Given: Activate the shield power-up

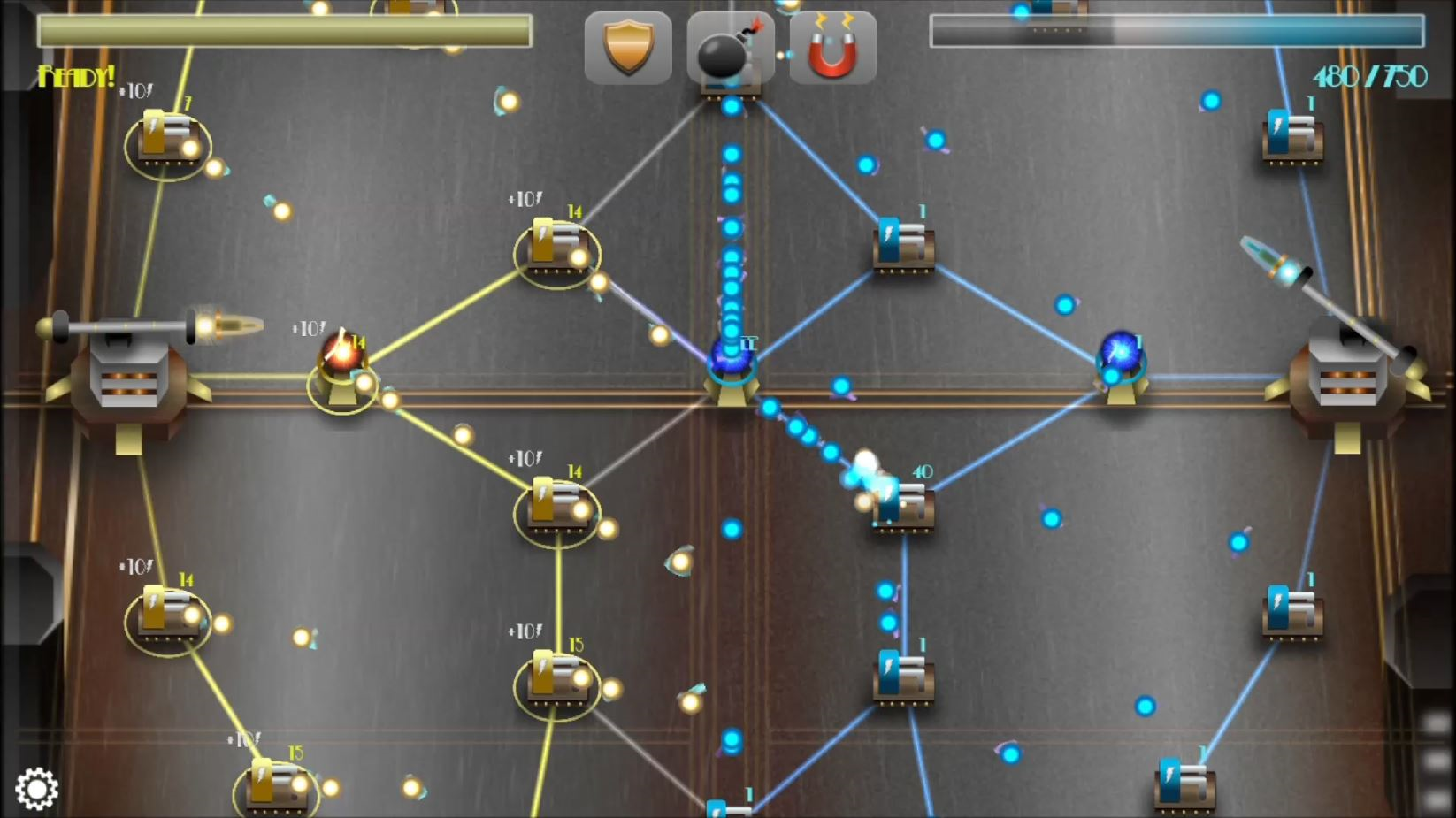Looking at the screenshot, I should [629, 48].
